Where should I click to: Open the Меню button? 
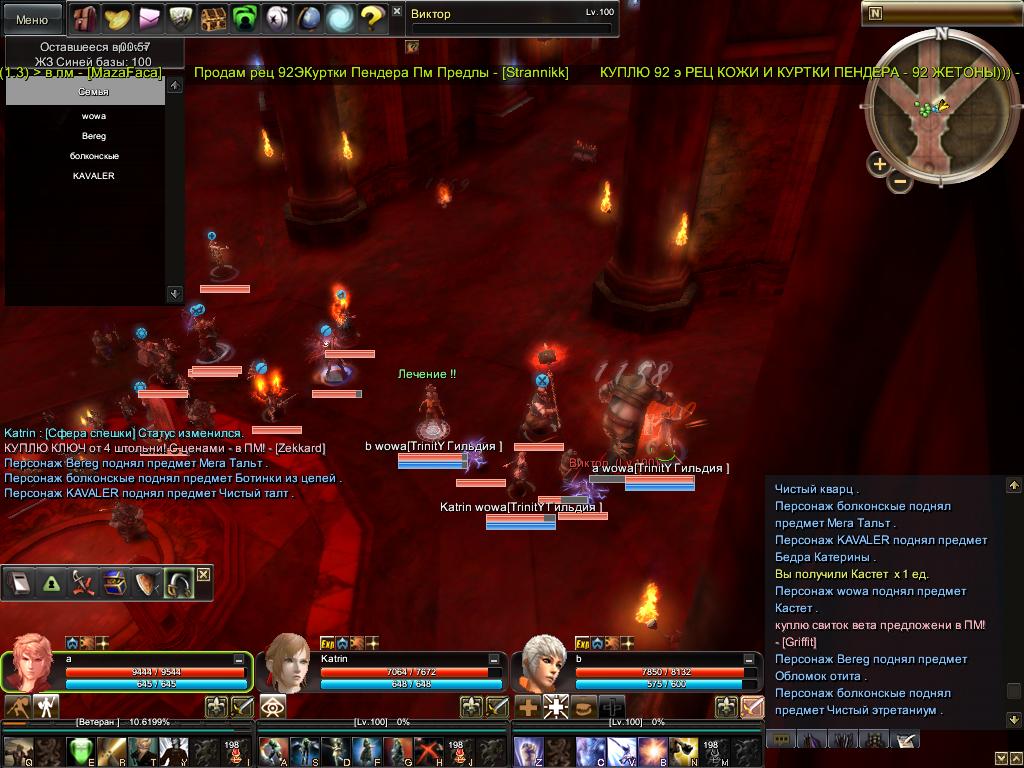(32, 19)
